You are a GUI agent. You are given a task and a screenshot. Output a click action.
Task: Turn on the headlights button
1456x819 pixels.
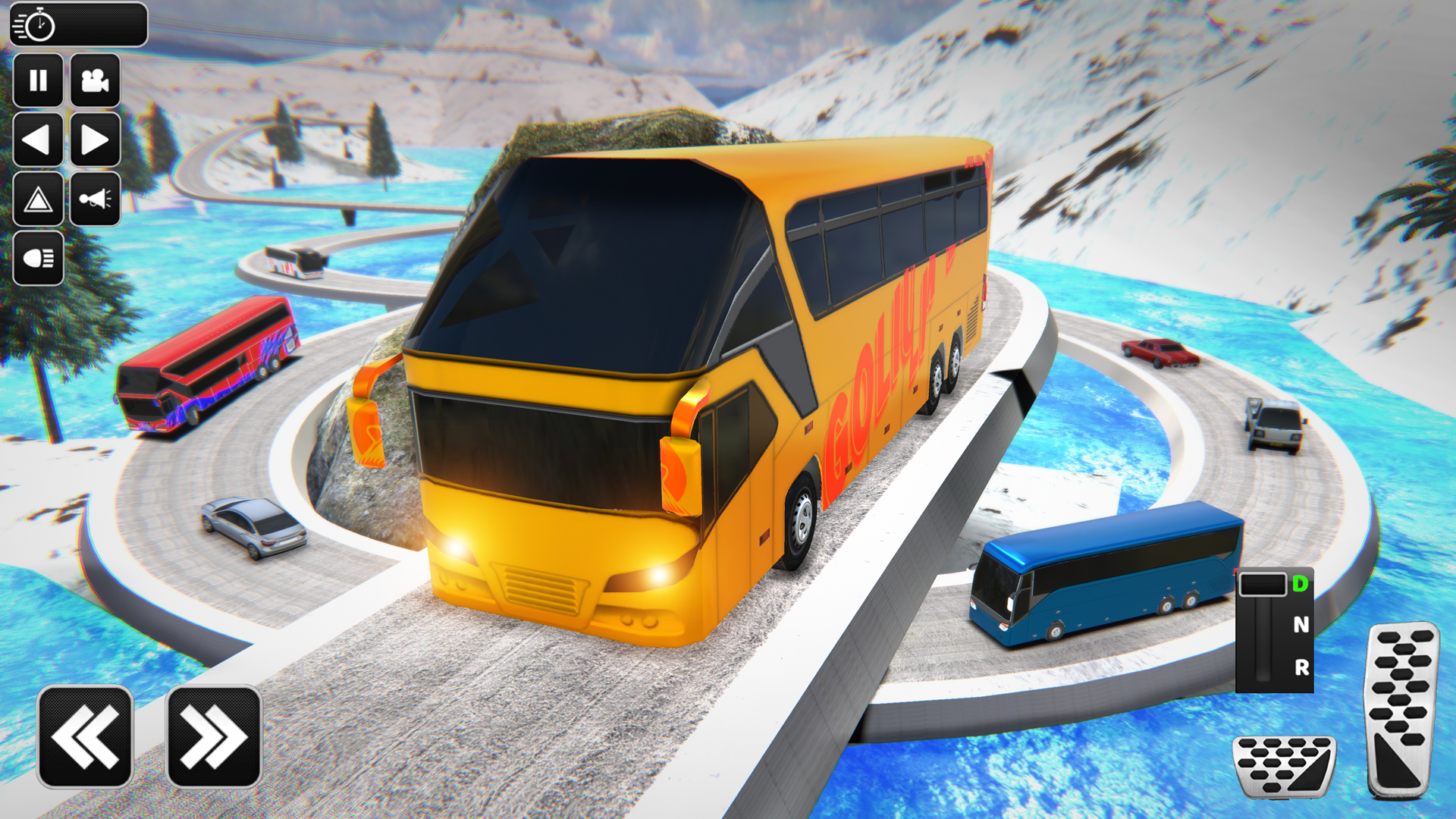(38, 259)
